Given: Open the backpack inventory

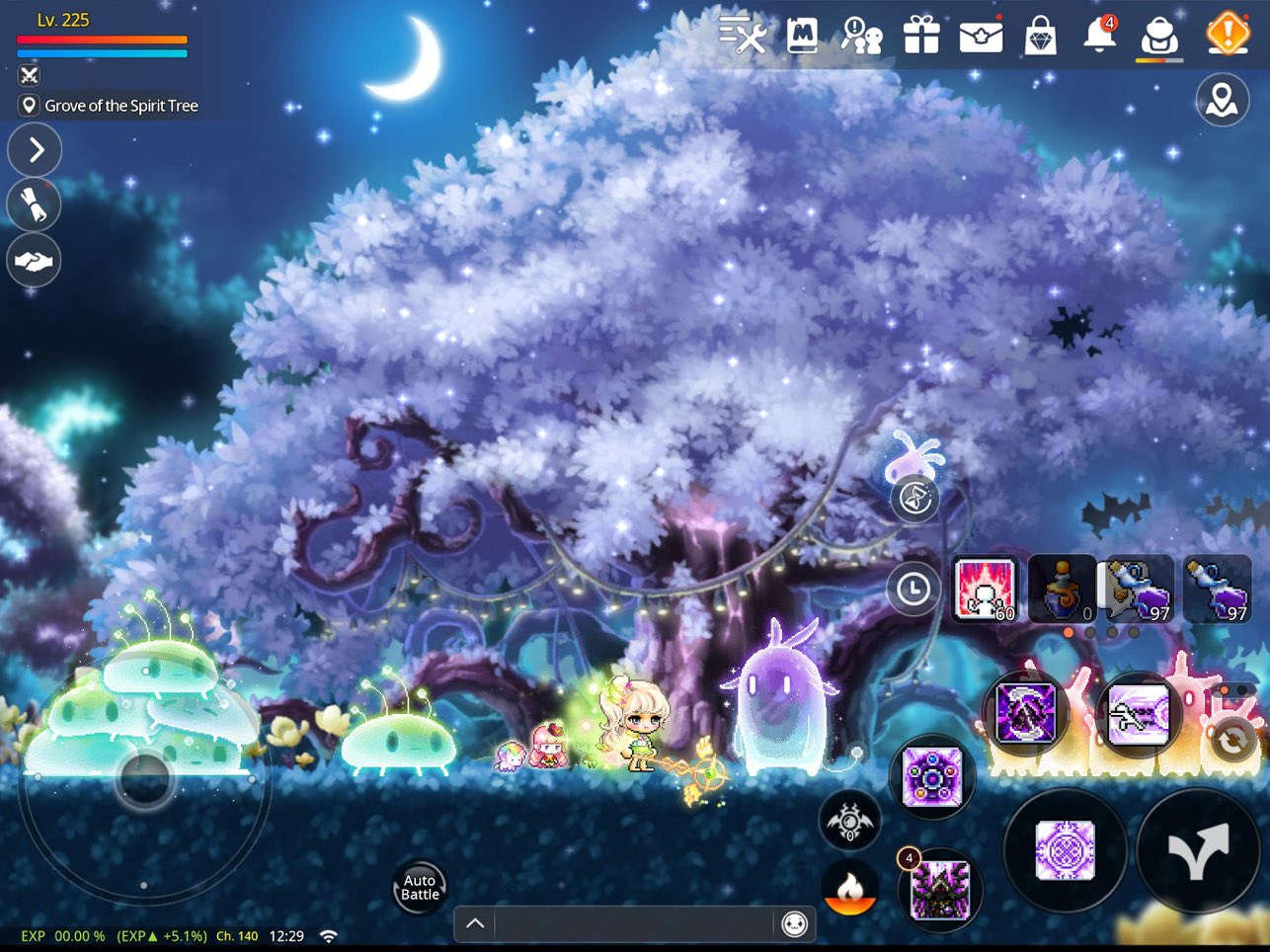Looking at the screenshot, I should coord(1160,36).
